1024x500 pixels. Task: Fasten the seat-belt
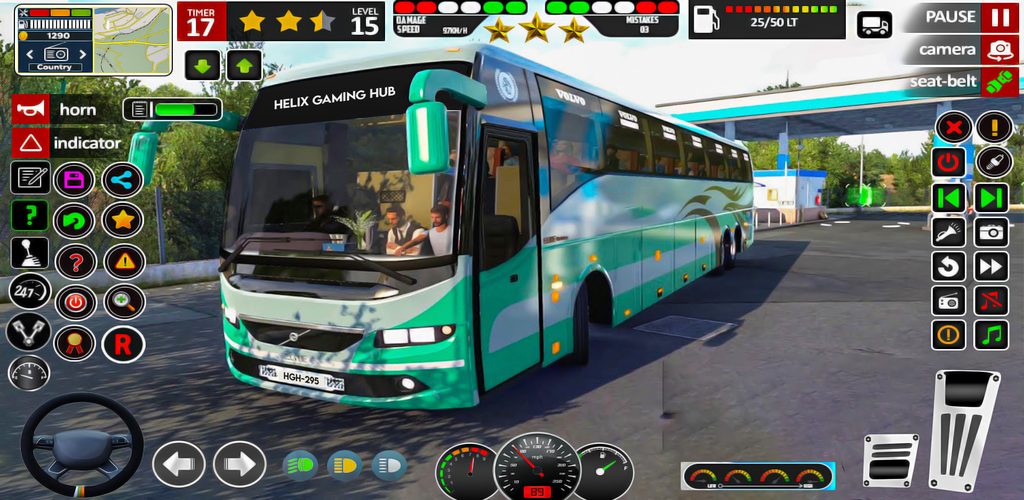tap(997, 81)
